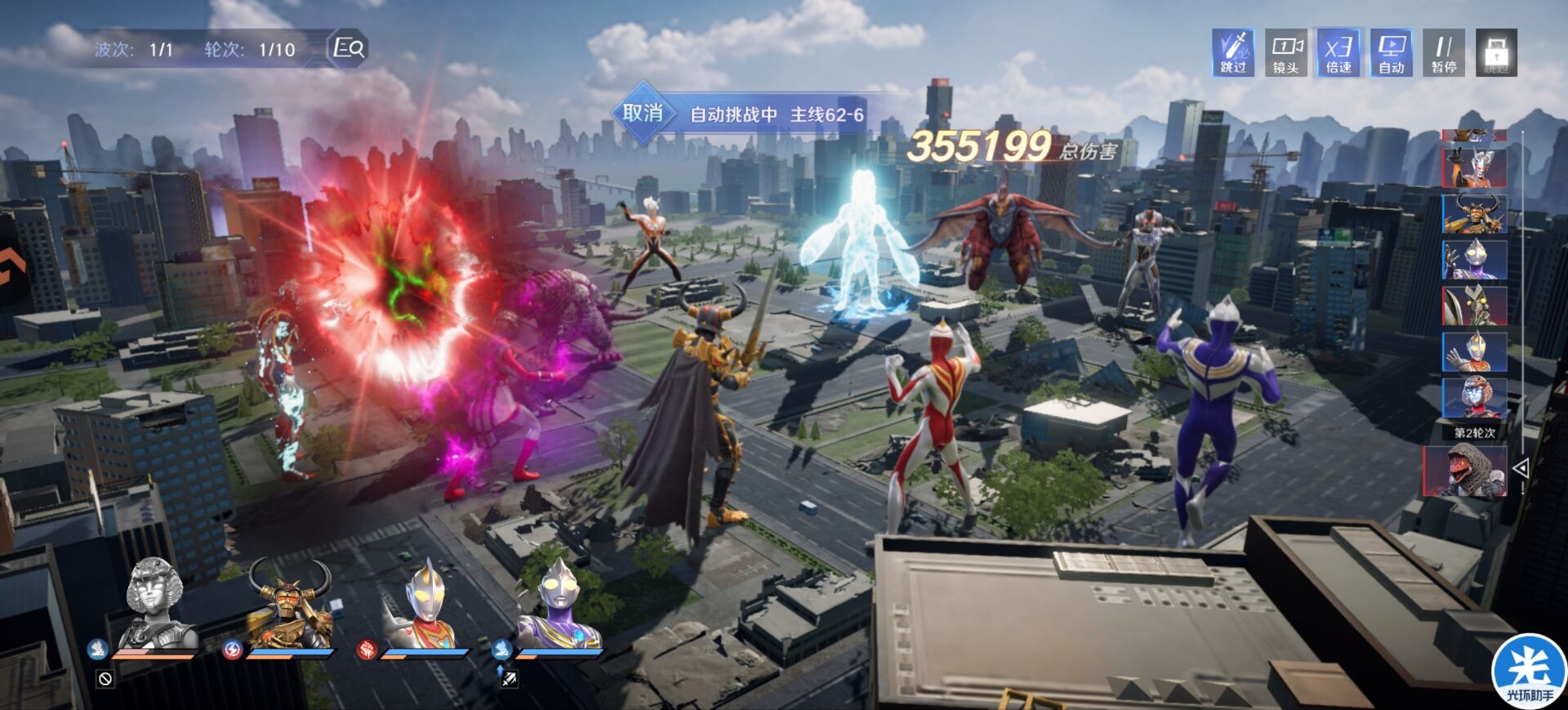Switch camera view with the 镜头 button
Screen dimensions: 1568x710
[1285, 53]
